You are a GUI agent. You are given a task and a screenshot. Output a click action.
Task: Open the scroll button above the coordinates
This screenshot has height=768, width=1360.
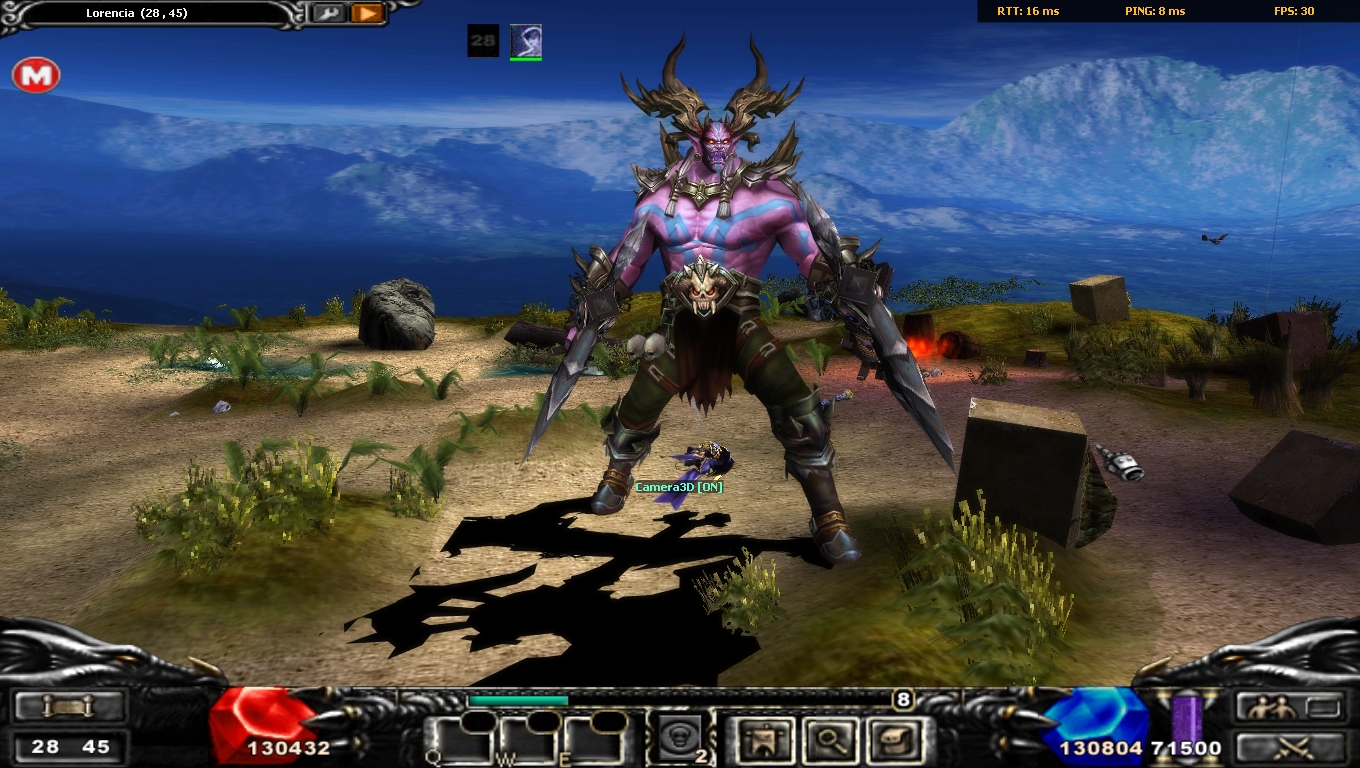[x=68, y=707]
